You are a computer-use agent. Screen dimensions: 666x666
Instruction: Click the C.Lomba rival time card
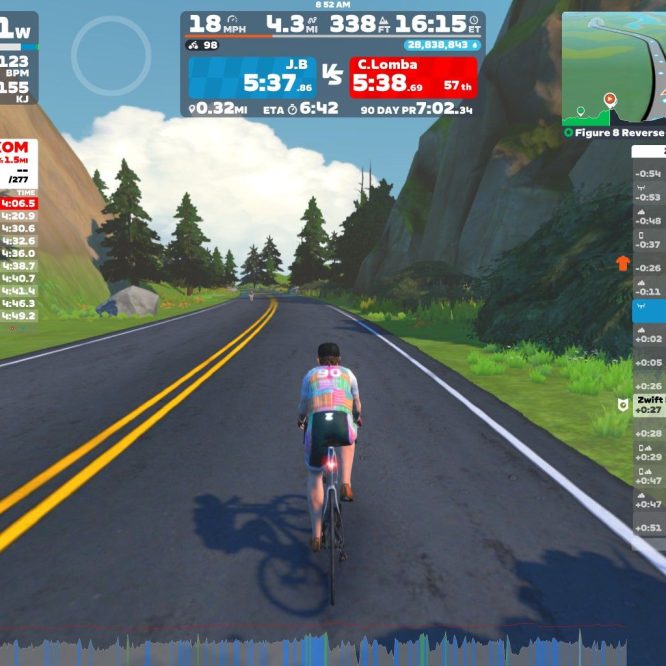point(412,76)
